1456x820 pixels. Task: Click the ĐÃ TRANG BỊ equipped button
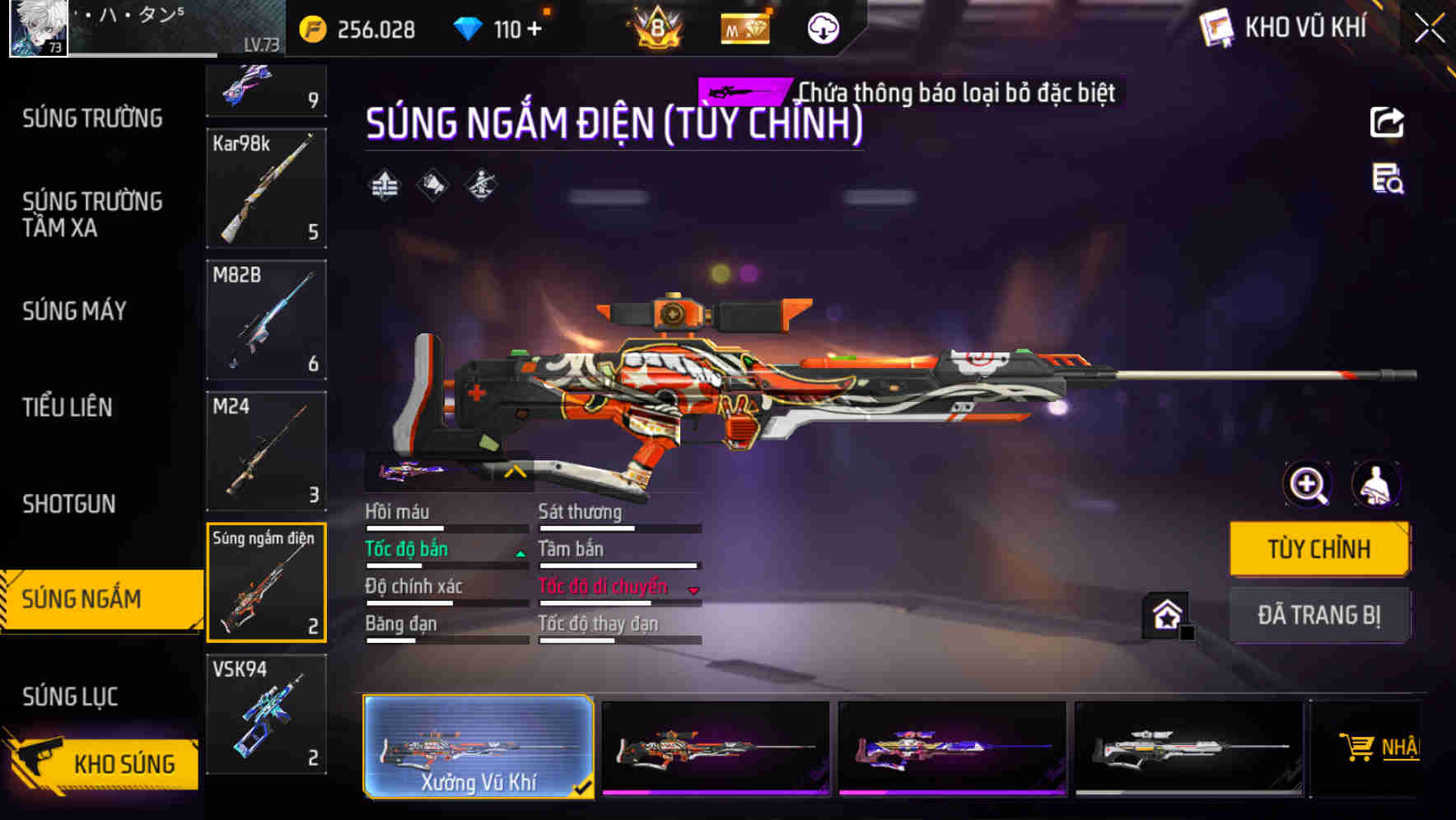tap(1318, 615)
